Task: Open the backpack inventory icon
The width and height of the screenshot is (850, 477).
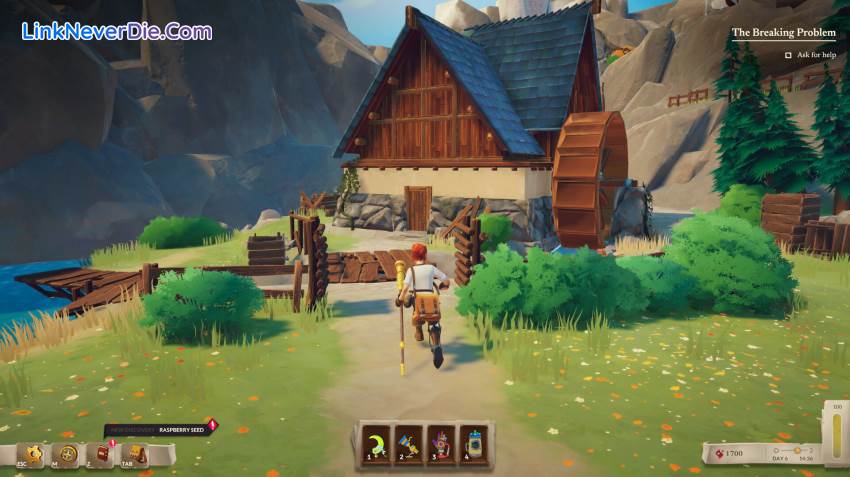Action: click(136, 454)
